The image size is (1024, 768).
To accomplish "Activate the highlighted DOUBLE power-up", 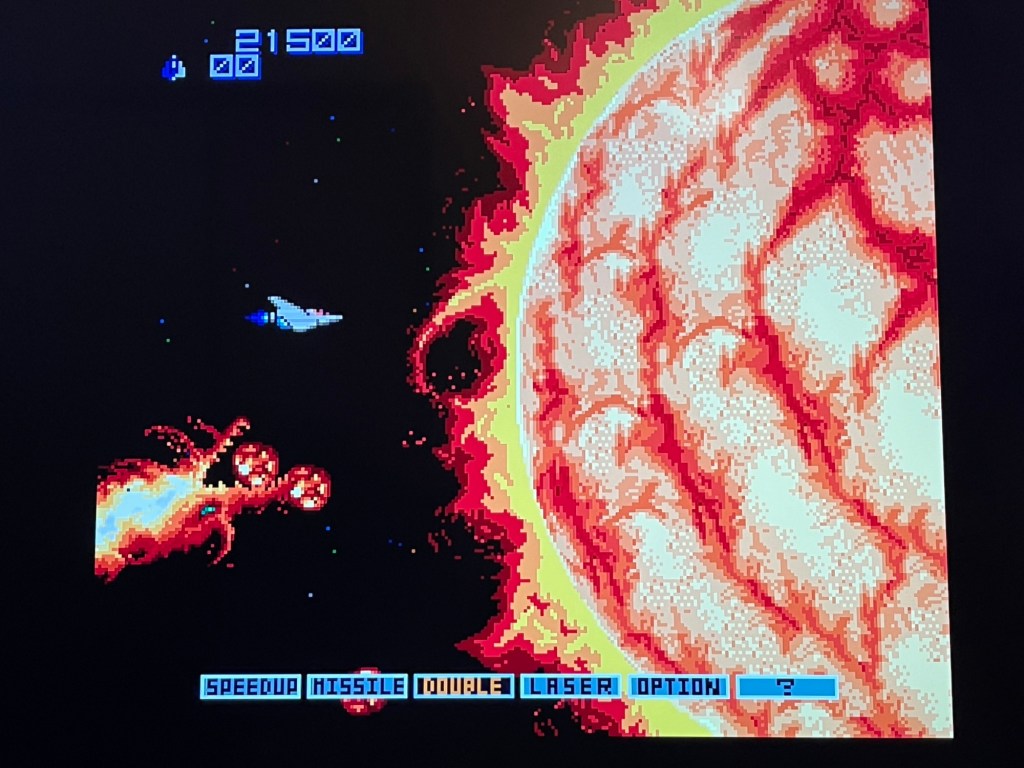I will click(464, 687).
